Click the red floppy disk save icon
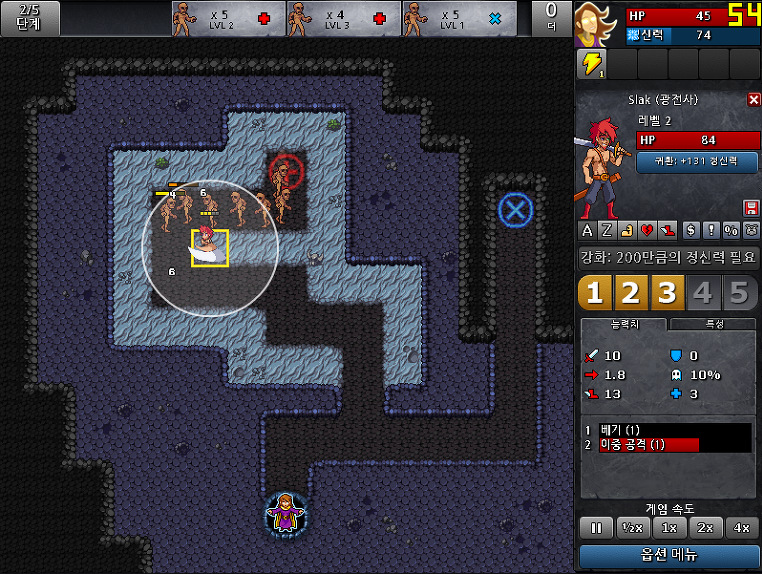The height and width of the screenshot is (574, 762). click(x=751, y=207)
